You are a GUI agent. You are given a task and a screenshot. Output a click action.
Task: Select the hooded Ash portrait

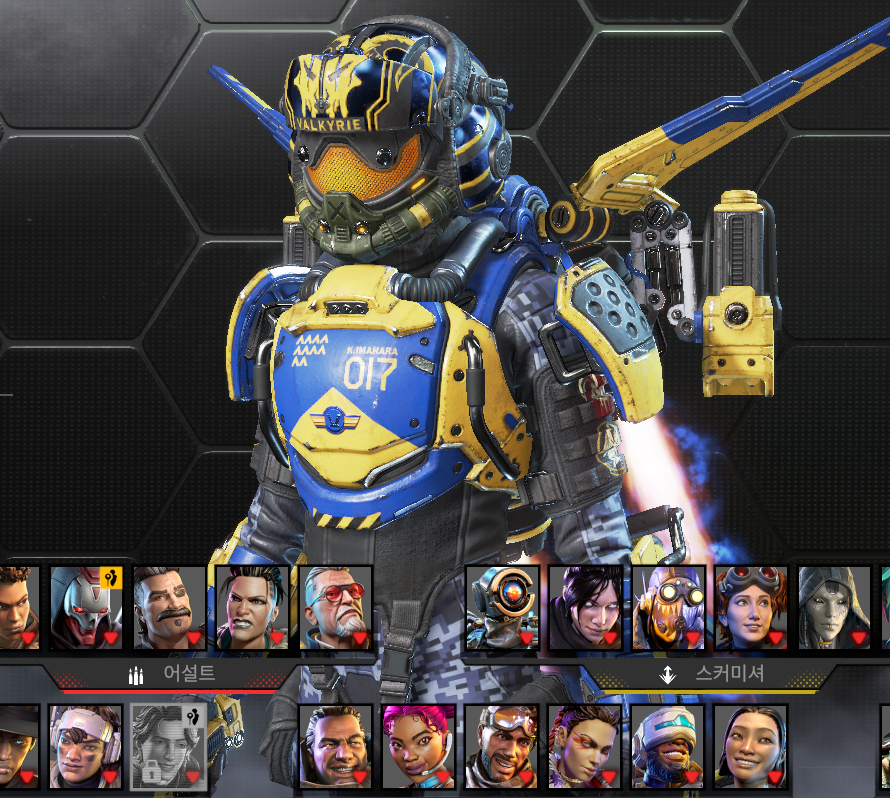pos(834,608)
